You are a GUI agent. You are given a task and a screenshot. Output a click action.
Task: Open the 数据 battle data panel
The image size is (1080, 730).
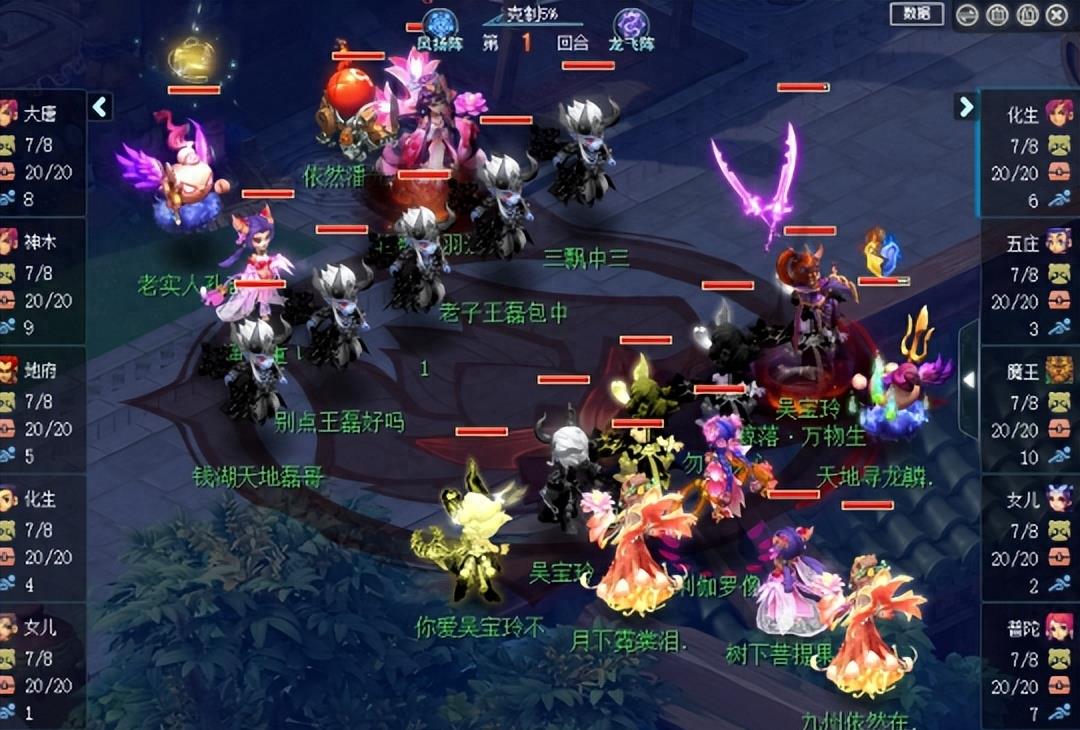pos(916,14)
